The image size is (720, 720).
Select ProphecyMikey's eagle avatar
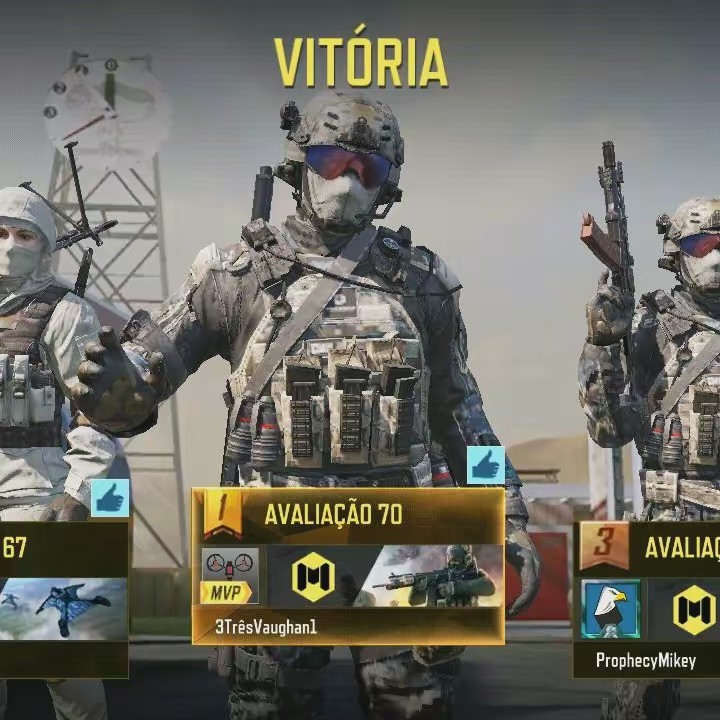[610, 609]
